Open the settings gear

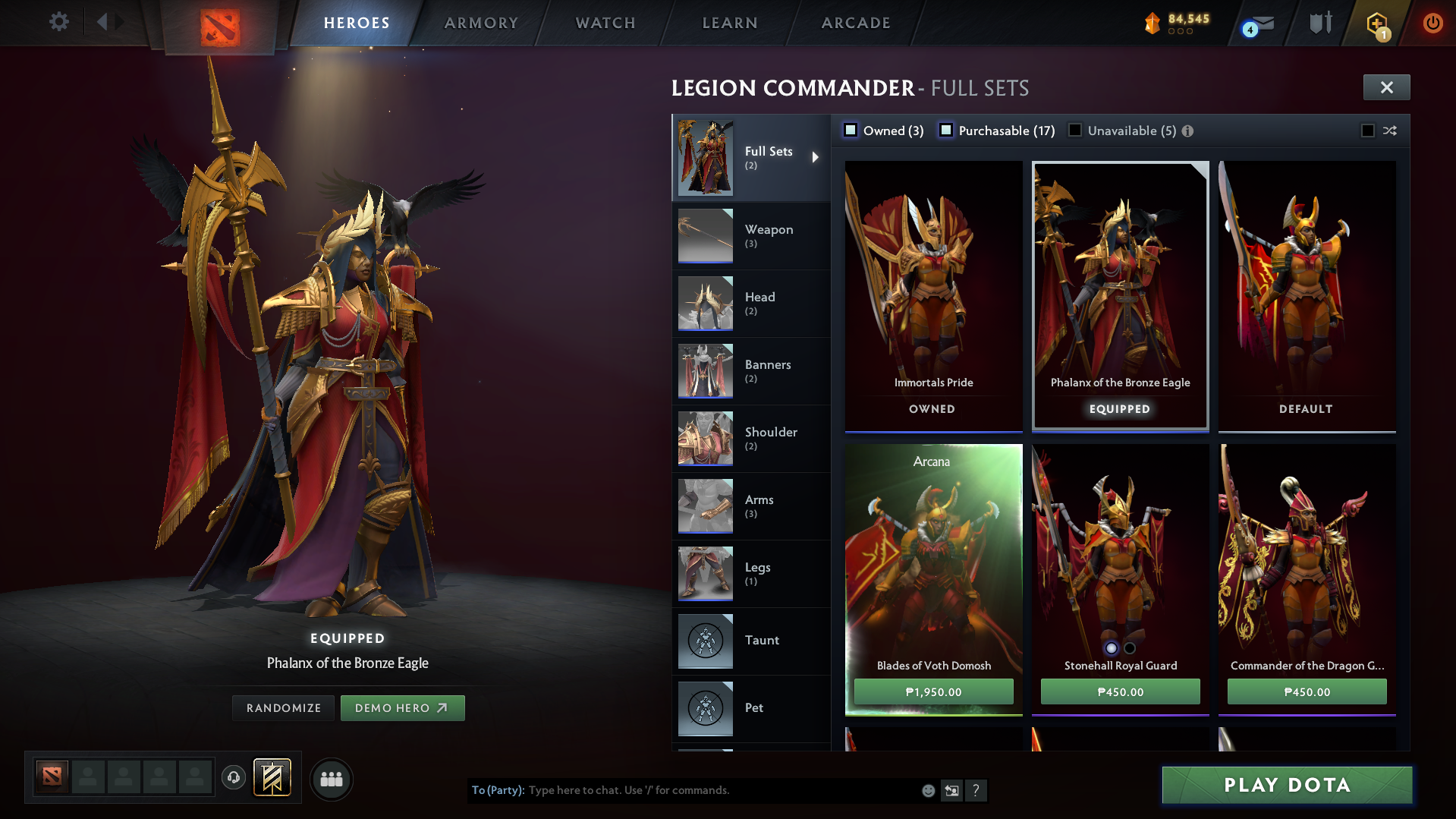click(58, 23)
